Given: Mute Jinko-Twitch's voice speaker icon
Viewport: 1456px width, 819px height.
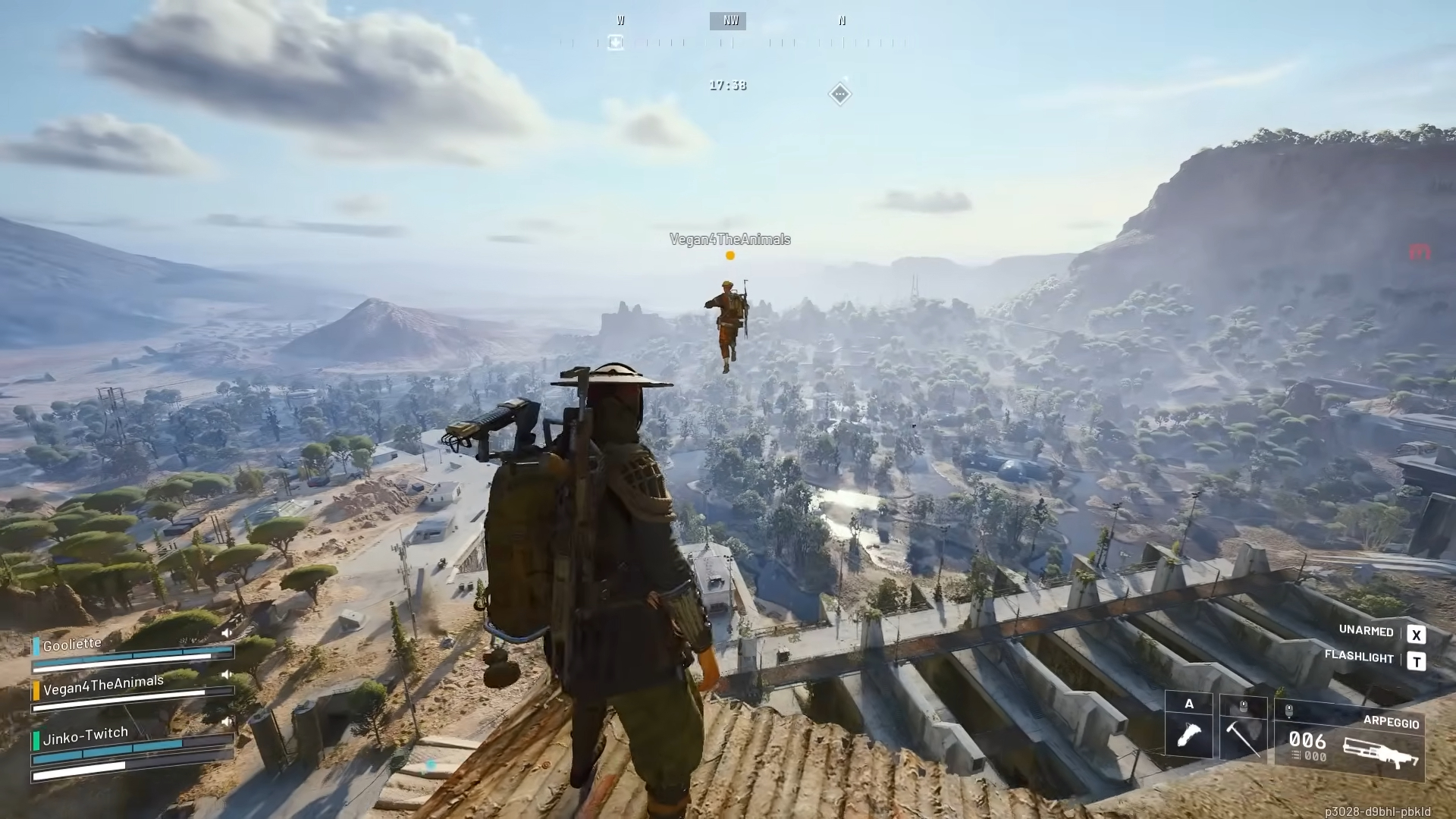Looking at the screenshot, I should point(227,721).
